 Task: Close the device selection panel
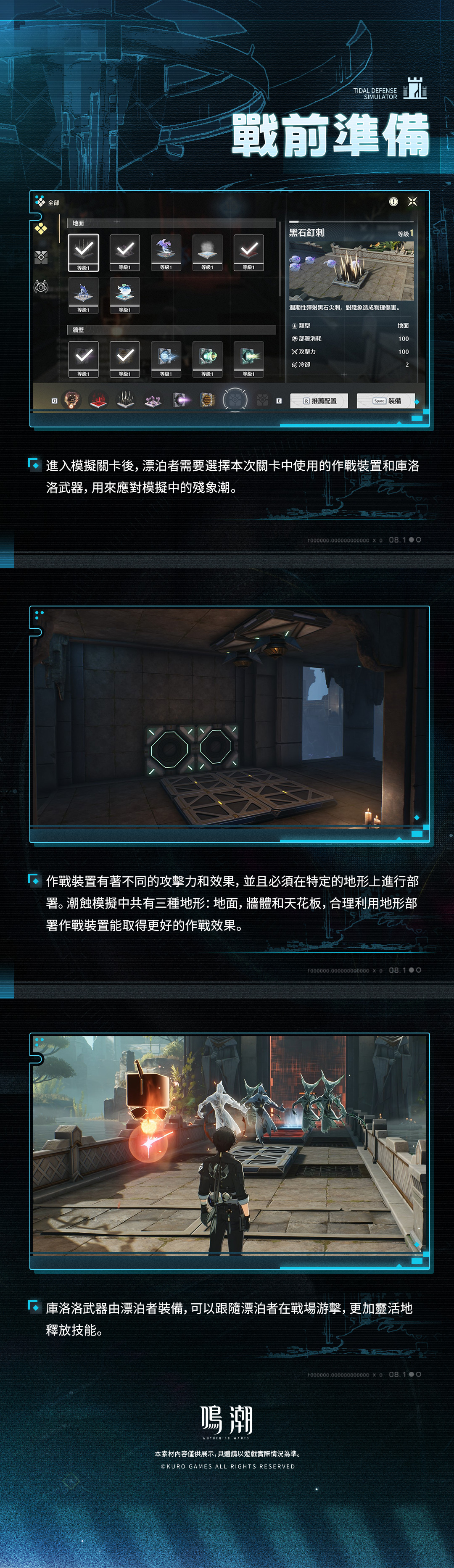tap(412, 201)
